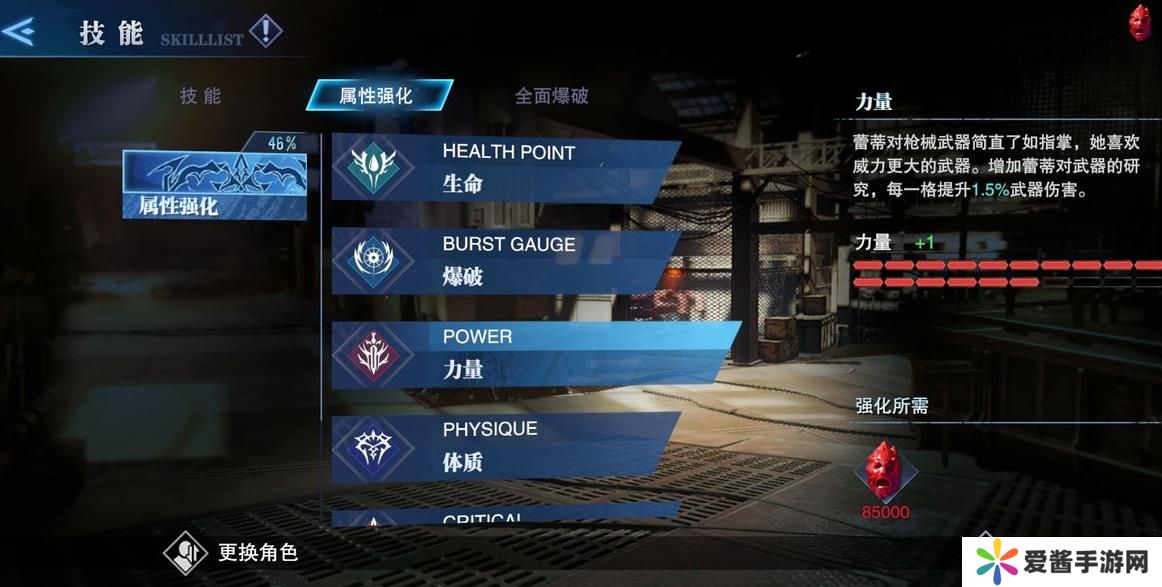Select the HEALTH POINT 生命 attribute
1162x587 pixels.
coord(505,168)
